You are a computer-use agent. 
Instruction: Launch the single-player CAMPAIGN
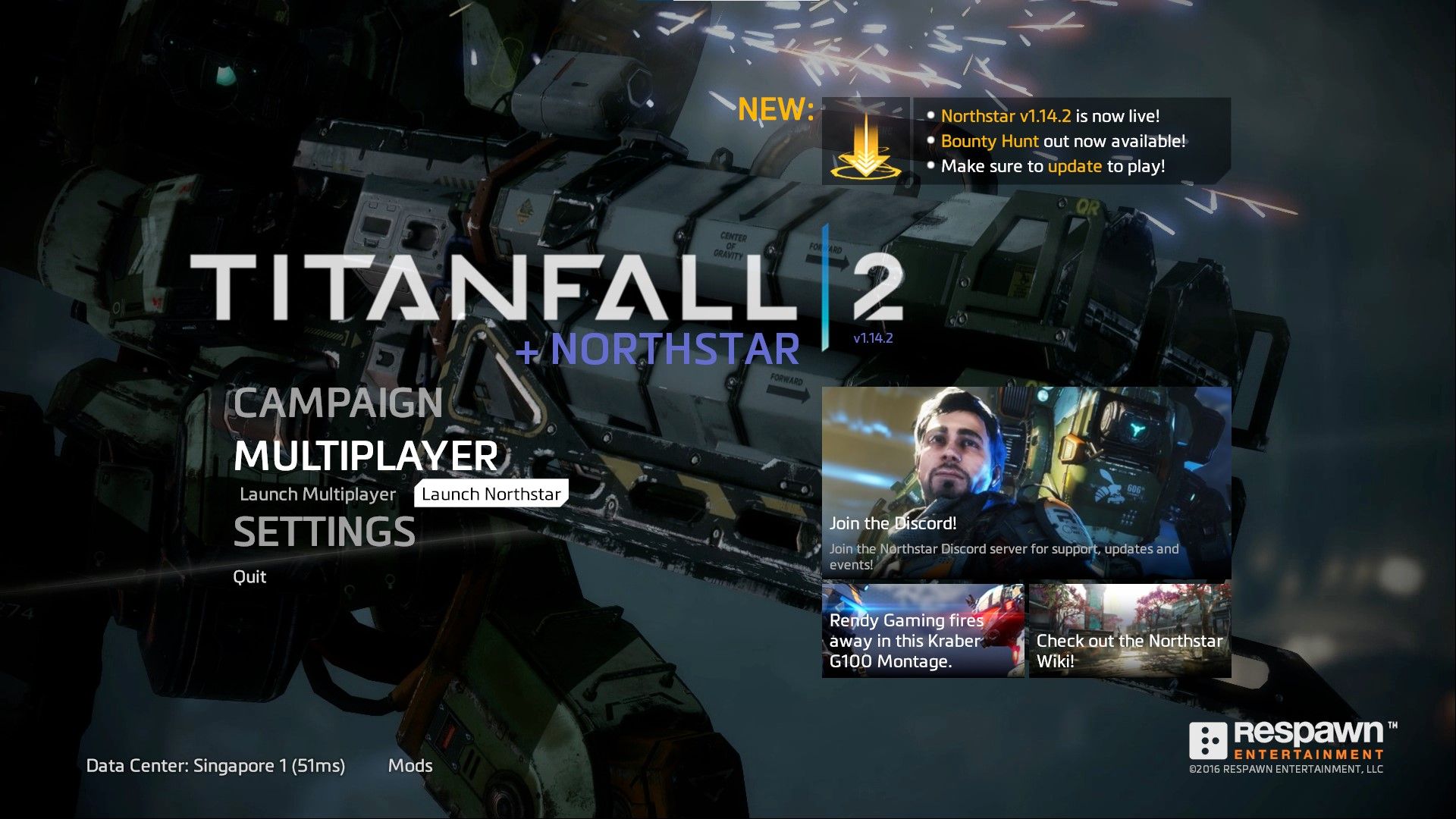point(337,404)
